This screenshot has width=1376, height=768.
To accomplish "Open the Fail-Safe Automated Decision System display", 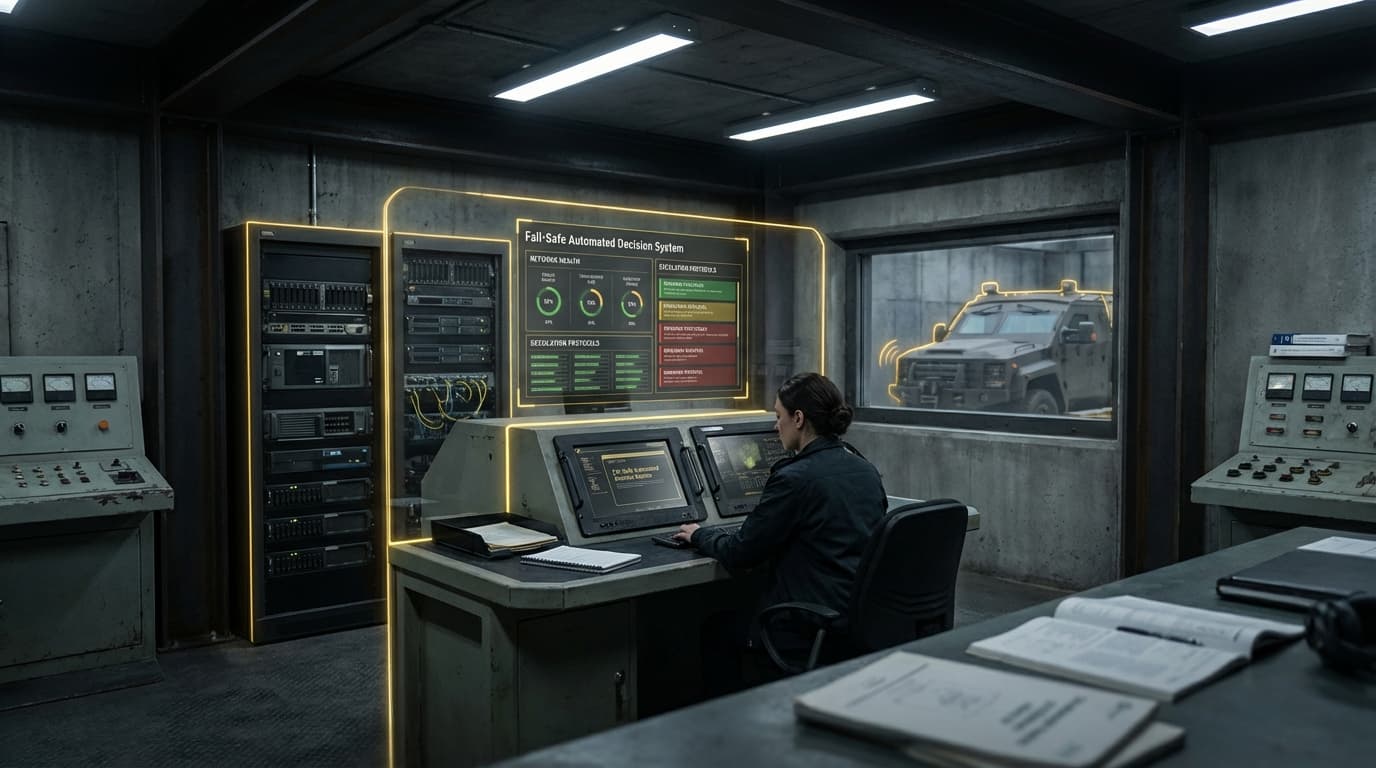I will coord(632,312).
